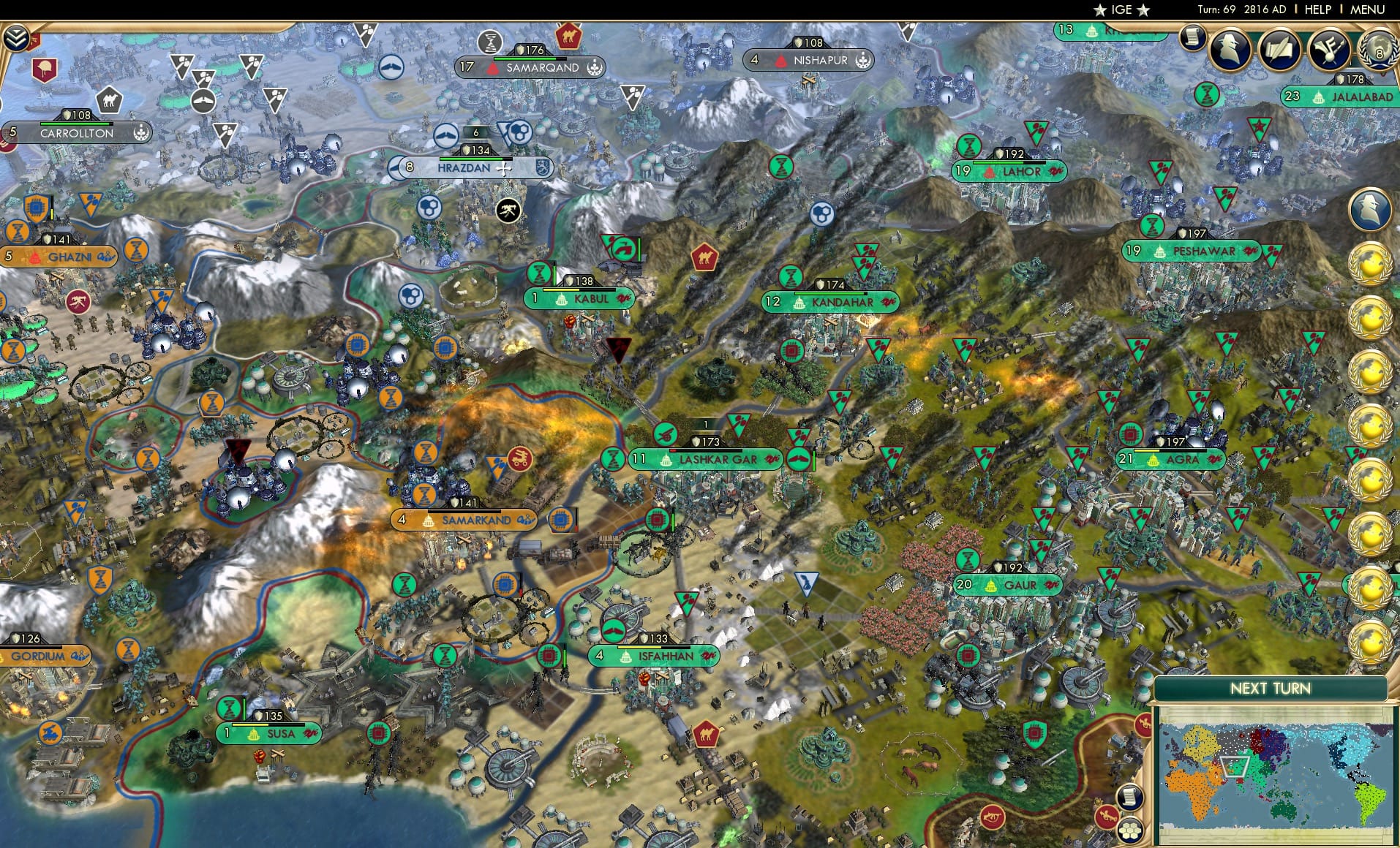The height and width of the screenshot is (848, 1400).
Task: Select the Kandahar city banner
Action: [x=841, y=302]
